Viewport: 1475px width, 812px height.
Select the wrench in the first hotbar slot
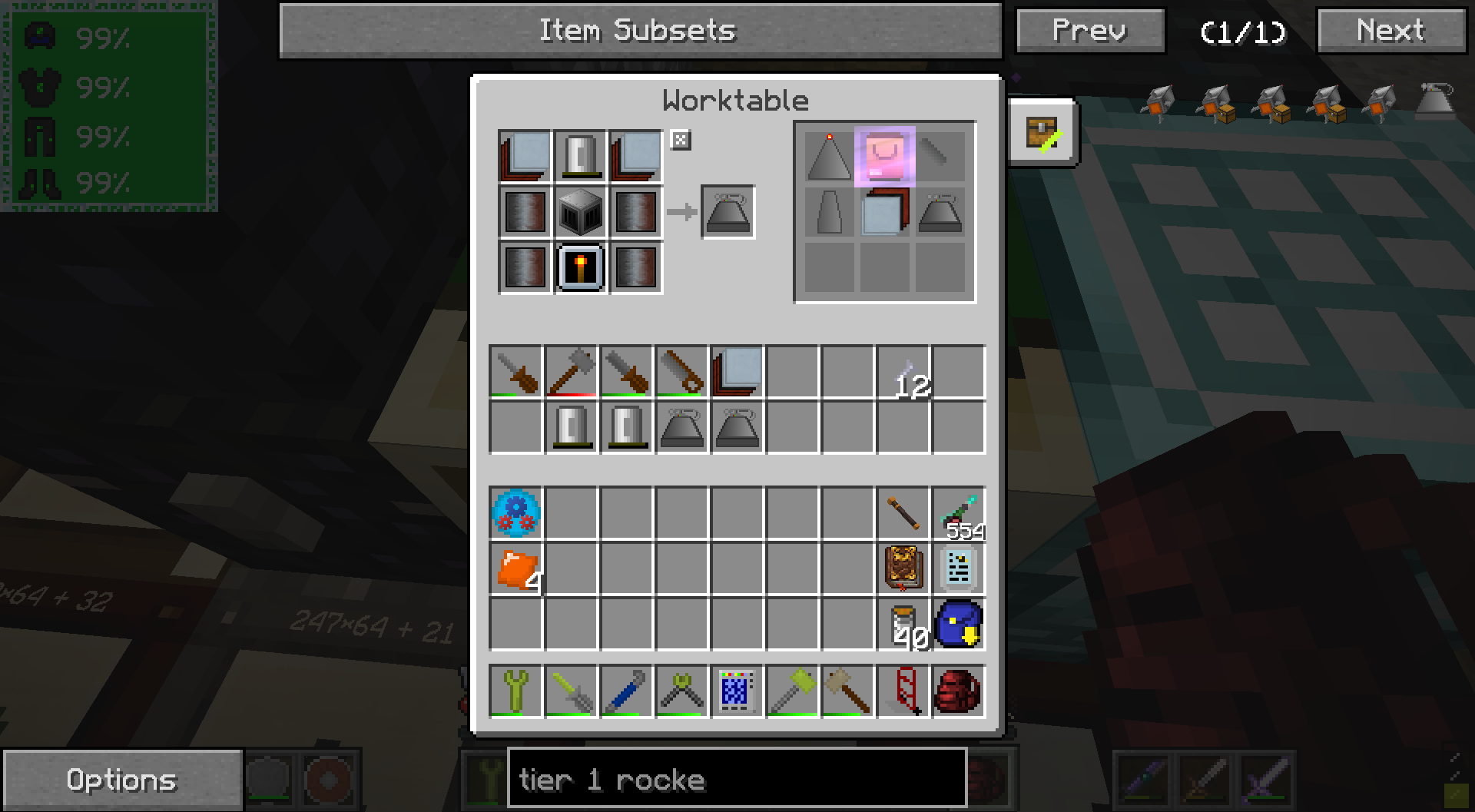pyautogui.click(x=516, y=692)
